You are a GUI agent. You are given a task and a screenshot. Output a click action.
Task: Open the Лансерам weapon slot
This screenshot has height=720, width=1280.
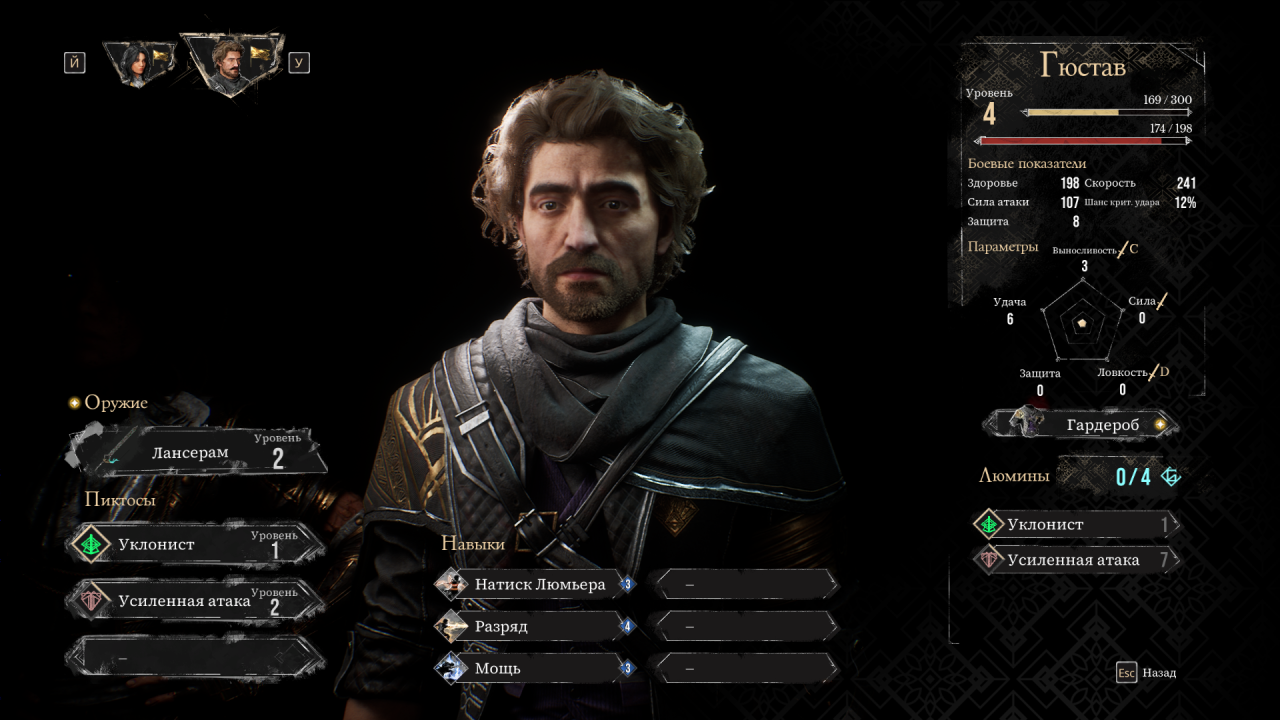197,453
